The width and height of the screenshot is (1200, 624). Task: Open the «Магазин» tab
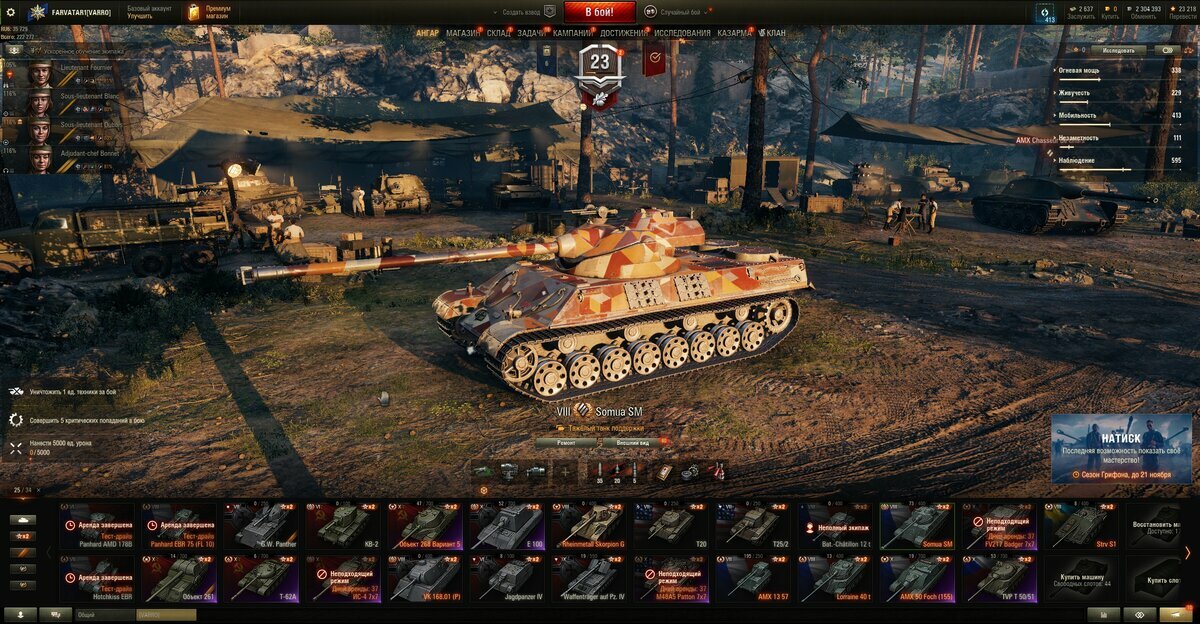pyautogui.click(x=462, y=33)
